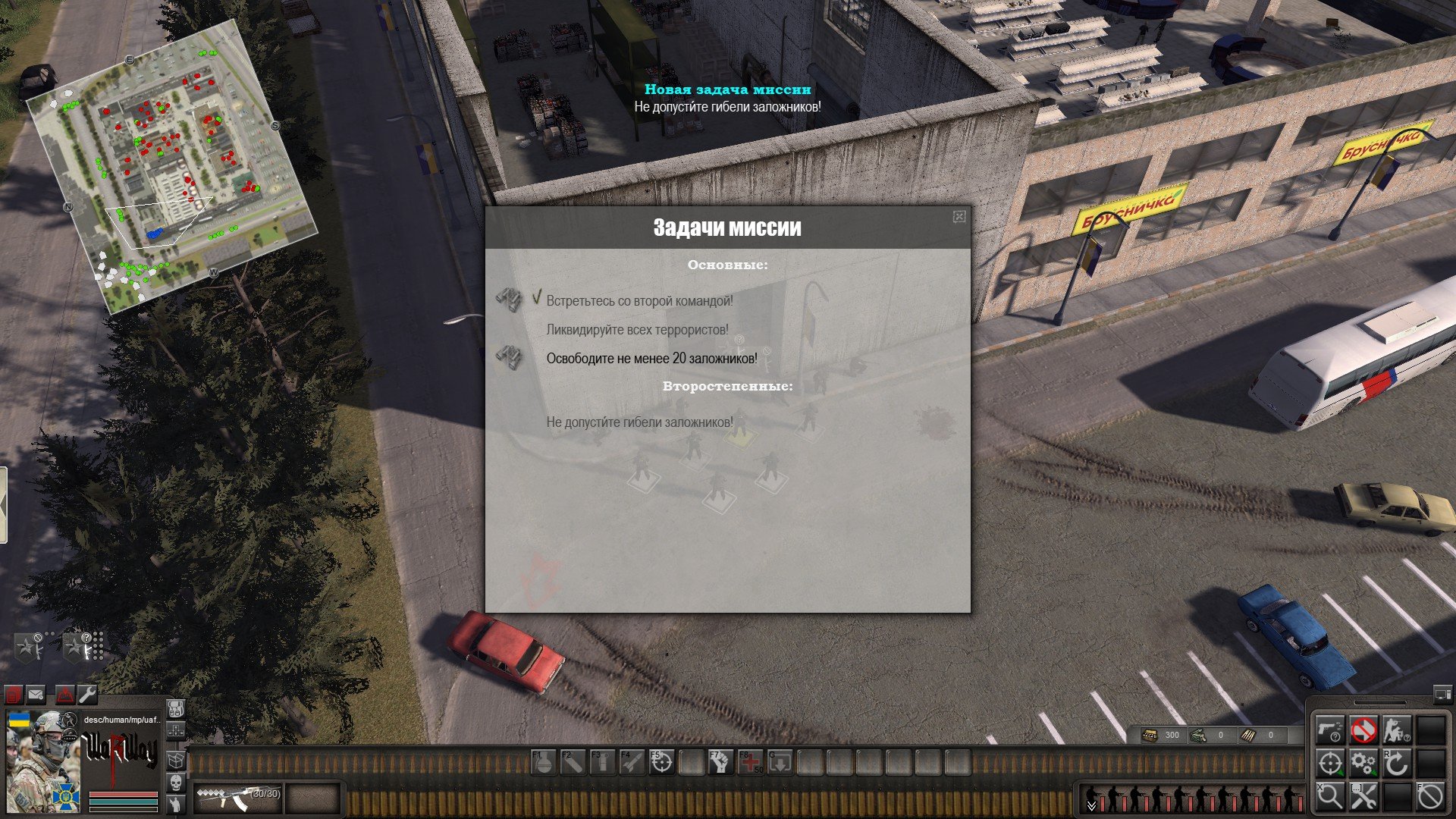This screenshot has height=819, width=1456.
Task: Trigger the F7 fist melee action
Action: coord(721,762)
